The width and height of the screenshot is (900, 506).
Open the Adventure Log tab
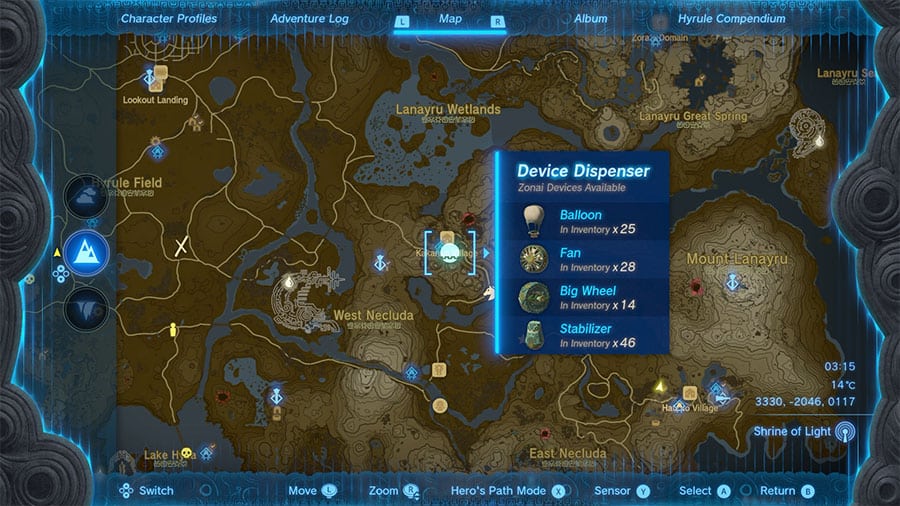coord(308,19)
